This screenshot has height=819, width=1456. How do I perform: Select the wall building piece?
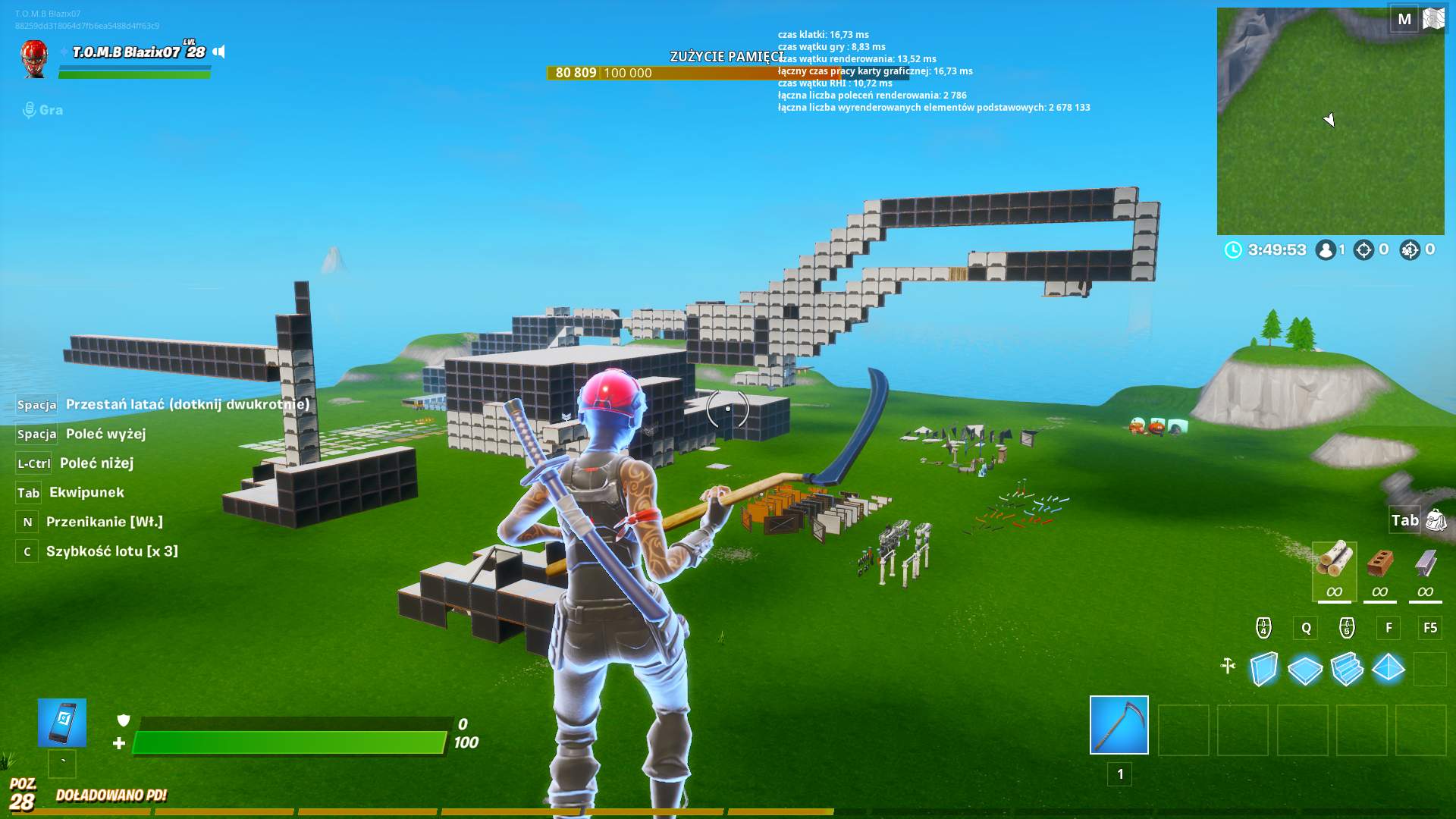[1263, 668]
